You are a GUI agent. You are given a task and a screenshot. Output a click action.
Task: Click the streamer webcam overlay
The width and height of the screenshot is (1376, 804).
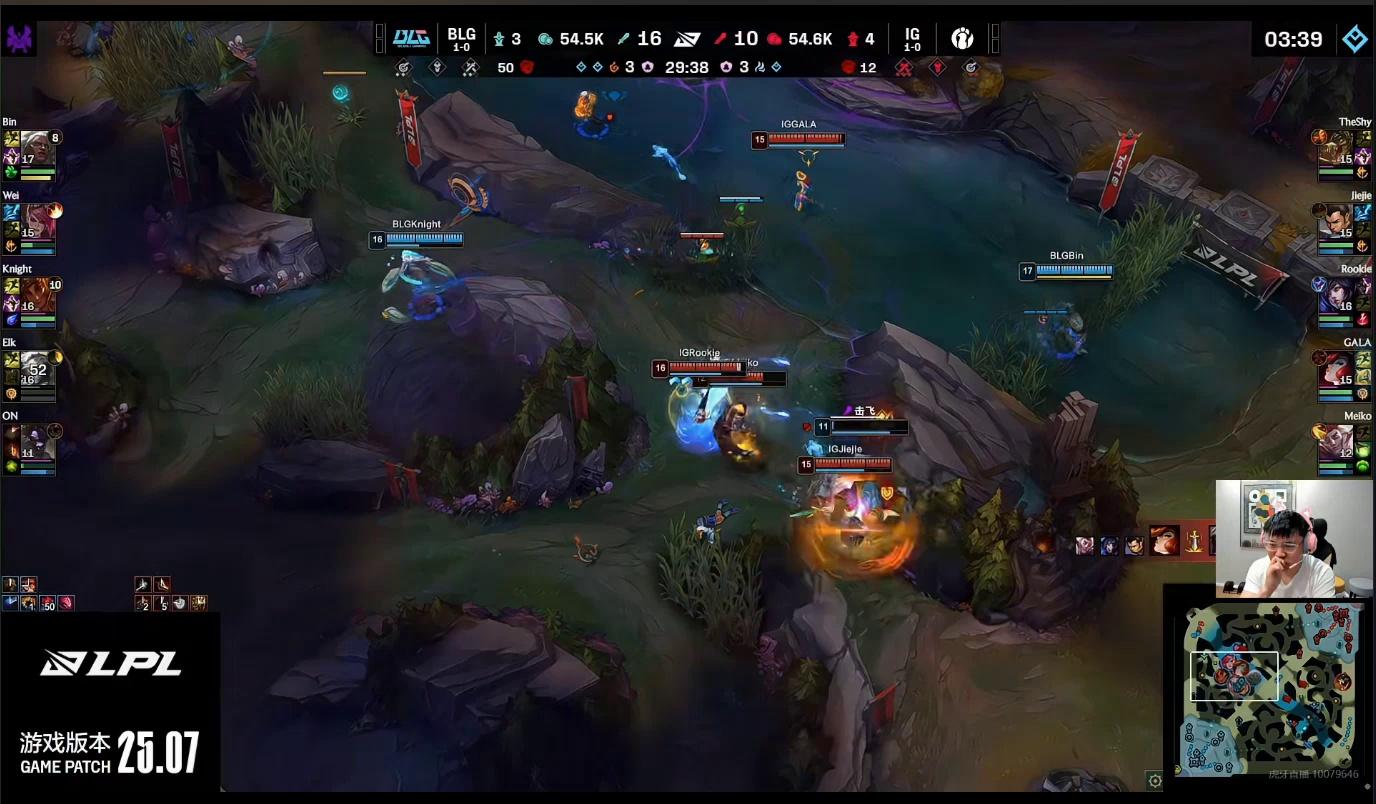pos(1294,538)
